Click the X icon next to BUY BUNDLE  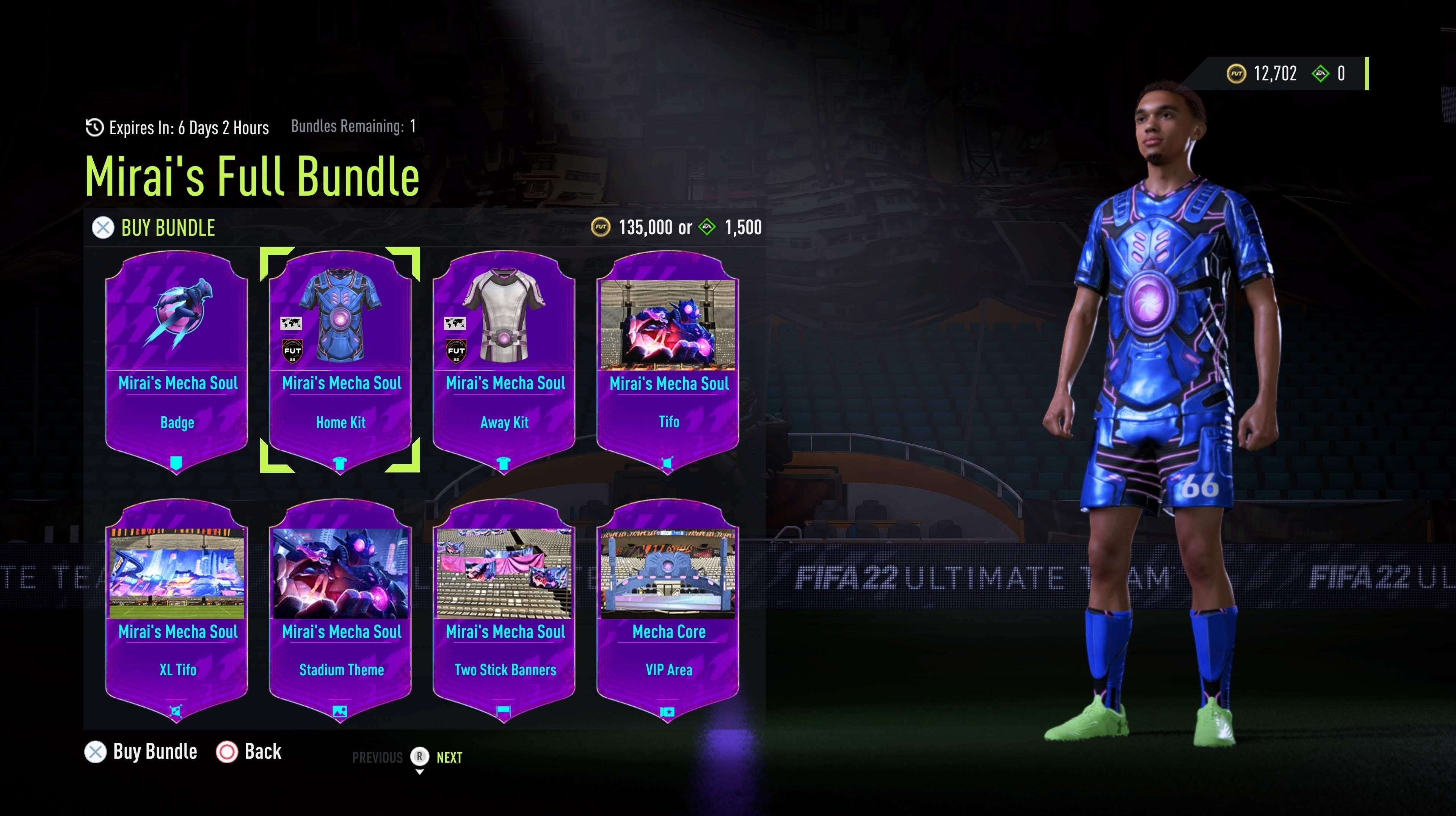click(102, 228)
